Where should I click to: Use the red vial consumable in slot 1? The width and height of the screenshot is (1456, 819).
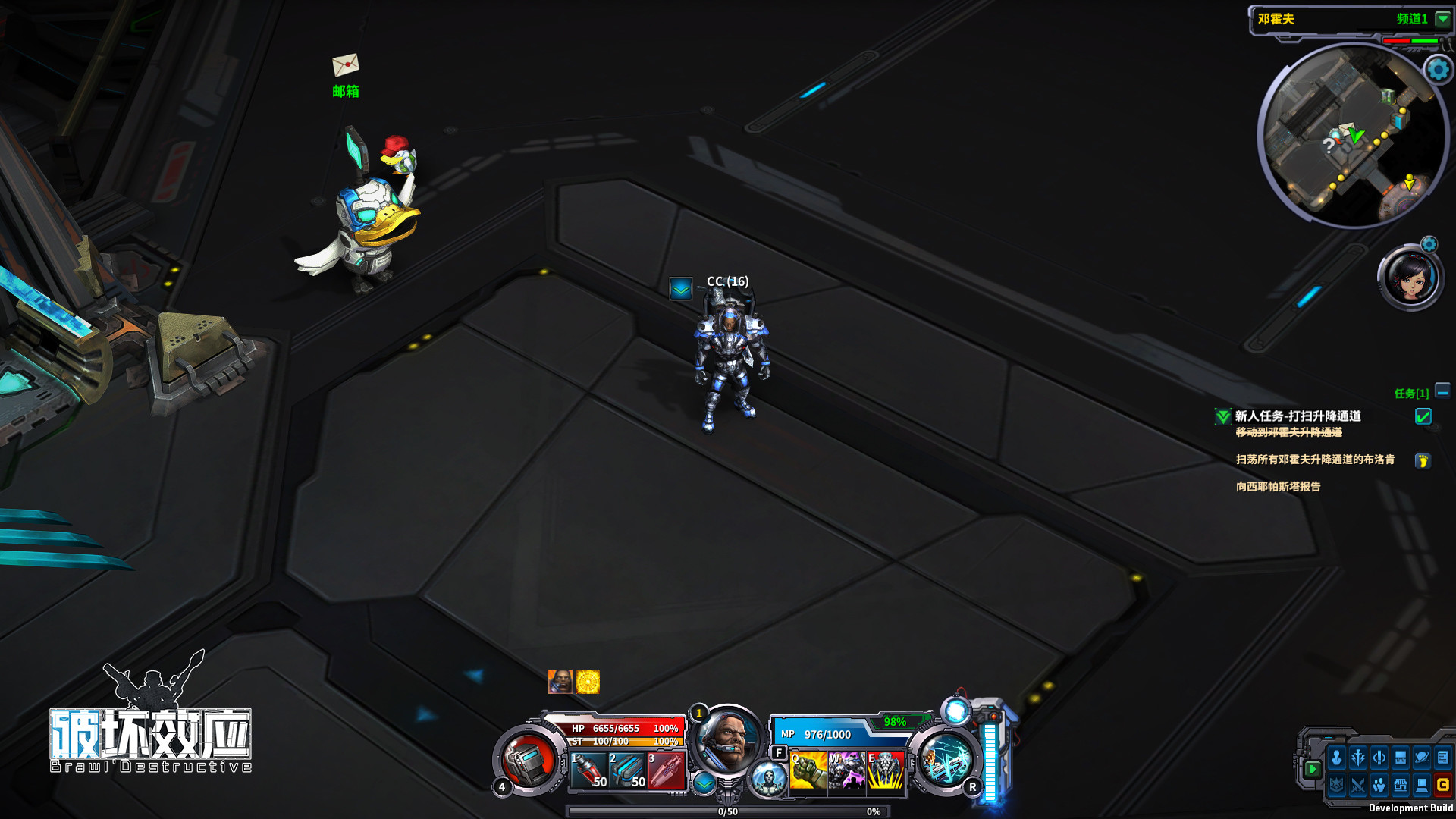[589, 770]
